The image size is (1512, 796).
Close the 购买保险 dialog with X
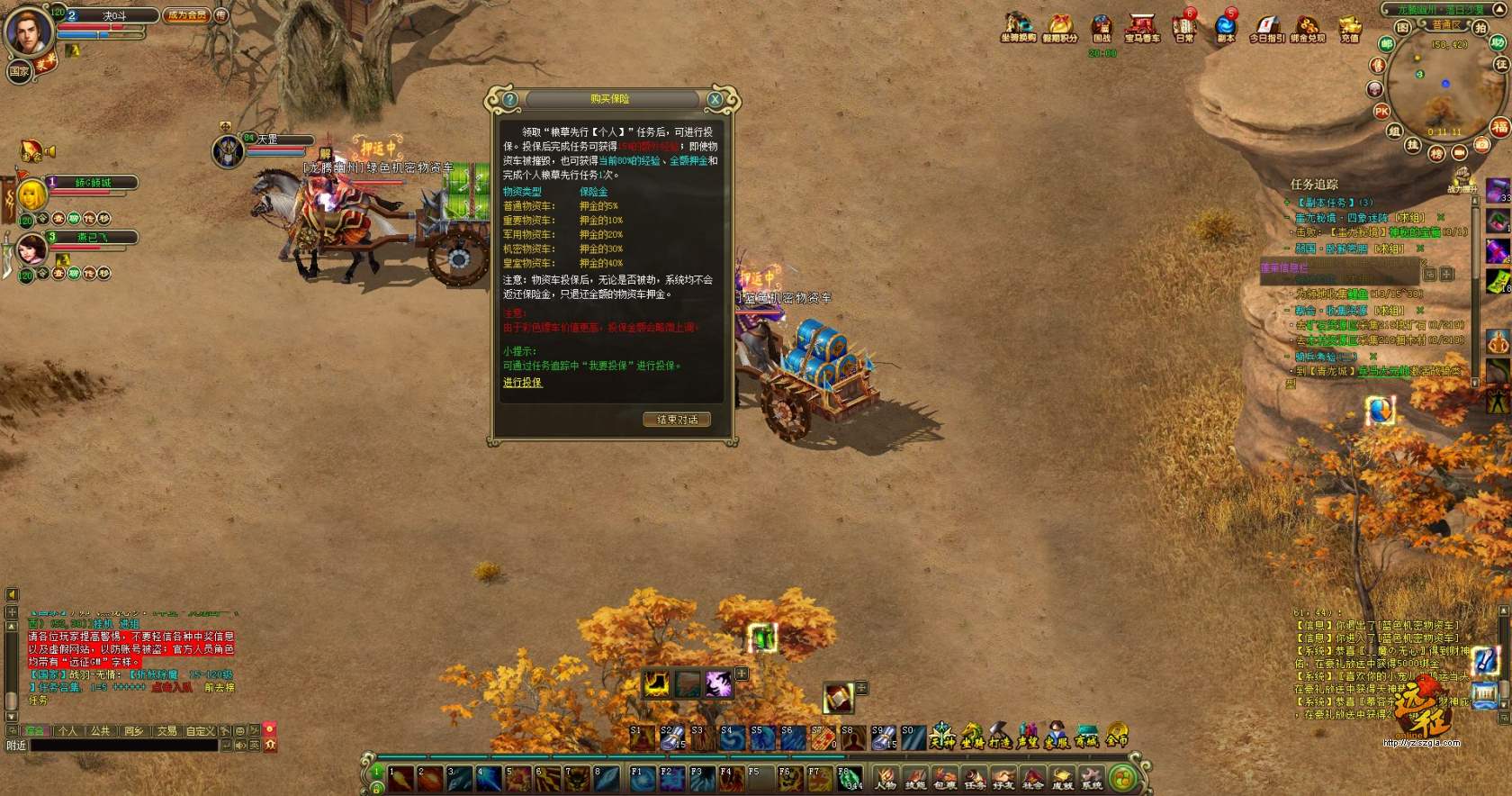pyautogui.click(x=715, y=99)
